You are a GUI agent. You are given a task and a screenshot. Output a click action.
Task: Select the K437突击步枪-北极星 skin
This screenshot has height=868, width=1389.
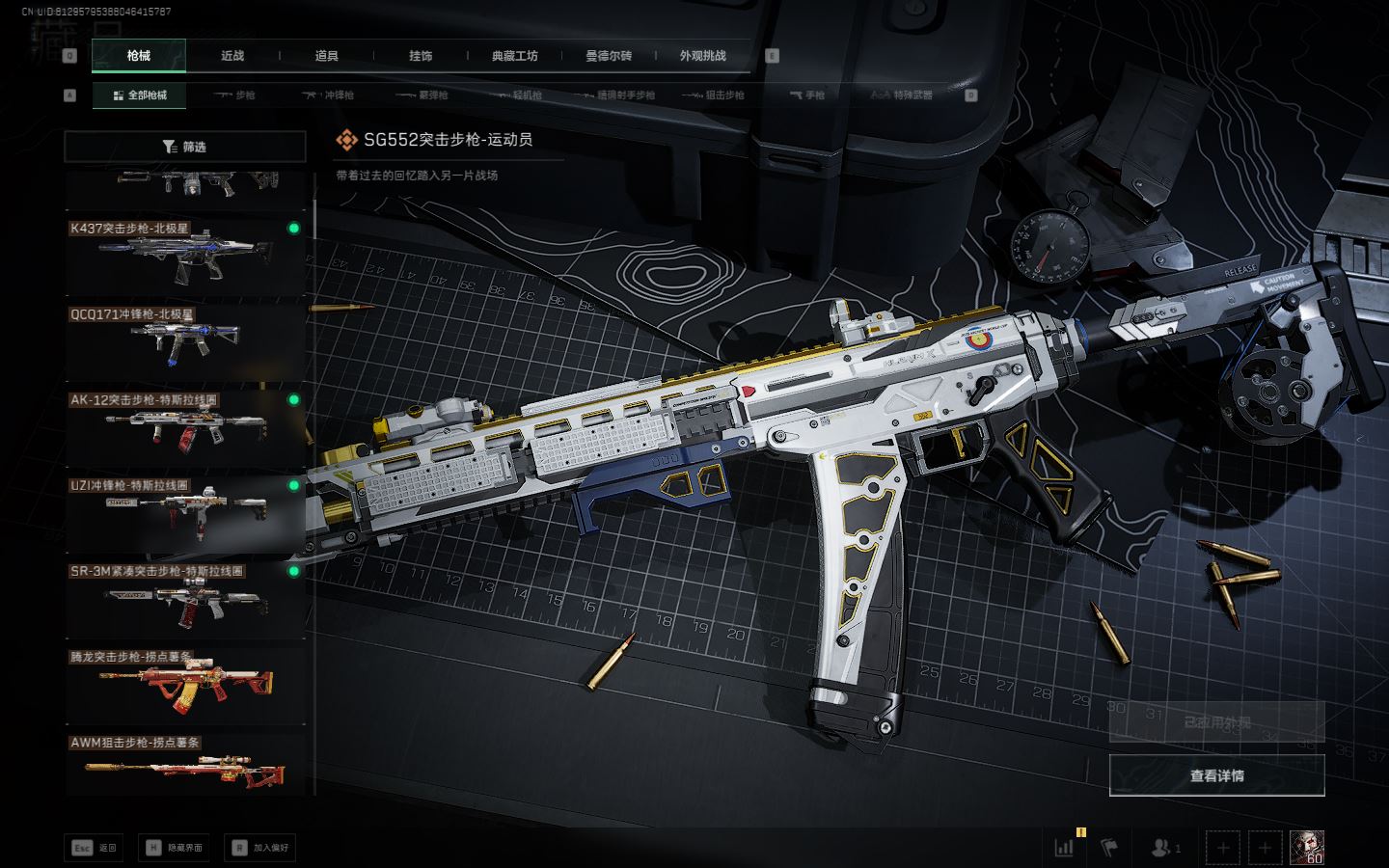[x=185, y=258]
